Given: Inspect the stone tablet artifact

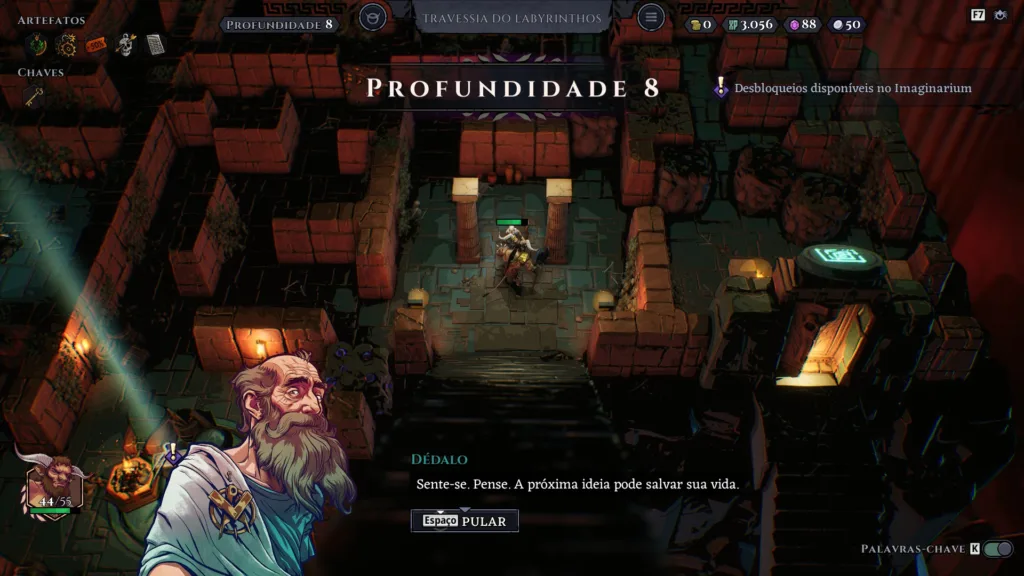Looking at the screenshot, I should tap(155, 44).
